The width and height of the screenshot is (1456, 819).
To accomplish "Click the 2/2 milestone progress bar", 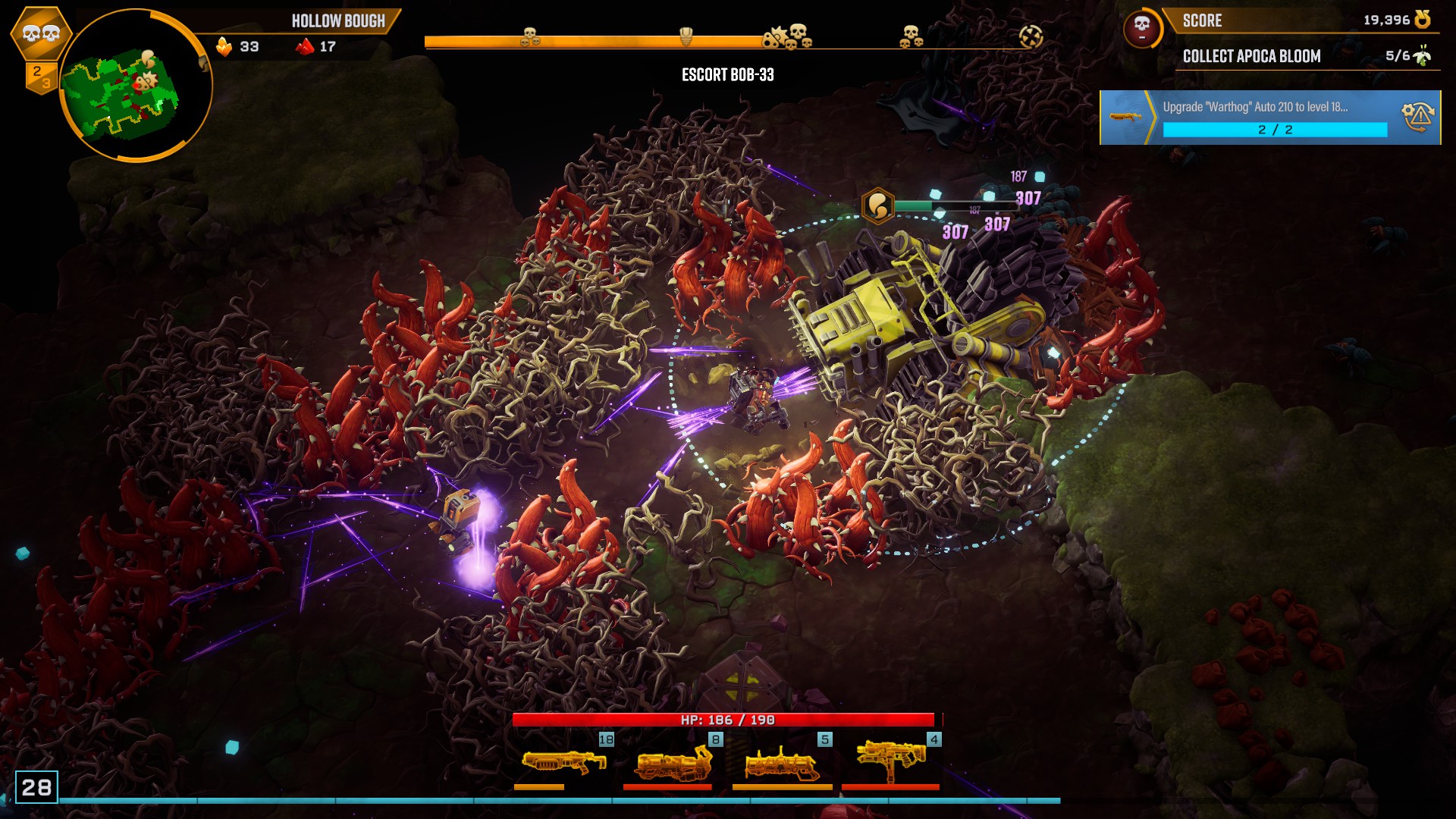I will pos(1274,130).
